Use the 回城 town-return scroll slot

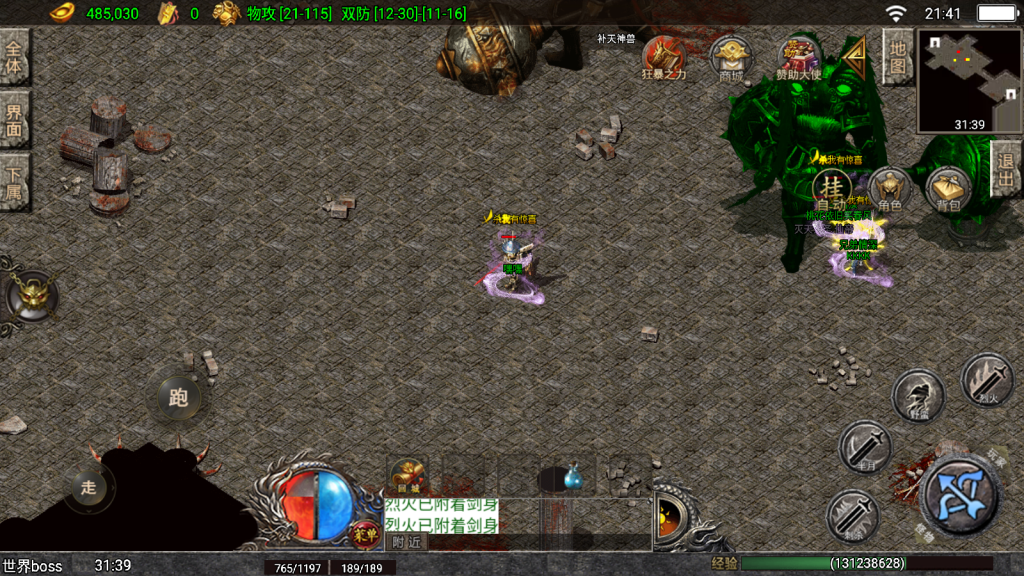tap(408, 477)
